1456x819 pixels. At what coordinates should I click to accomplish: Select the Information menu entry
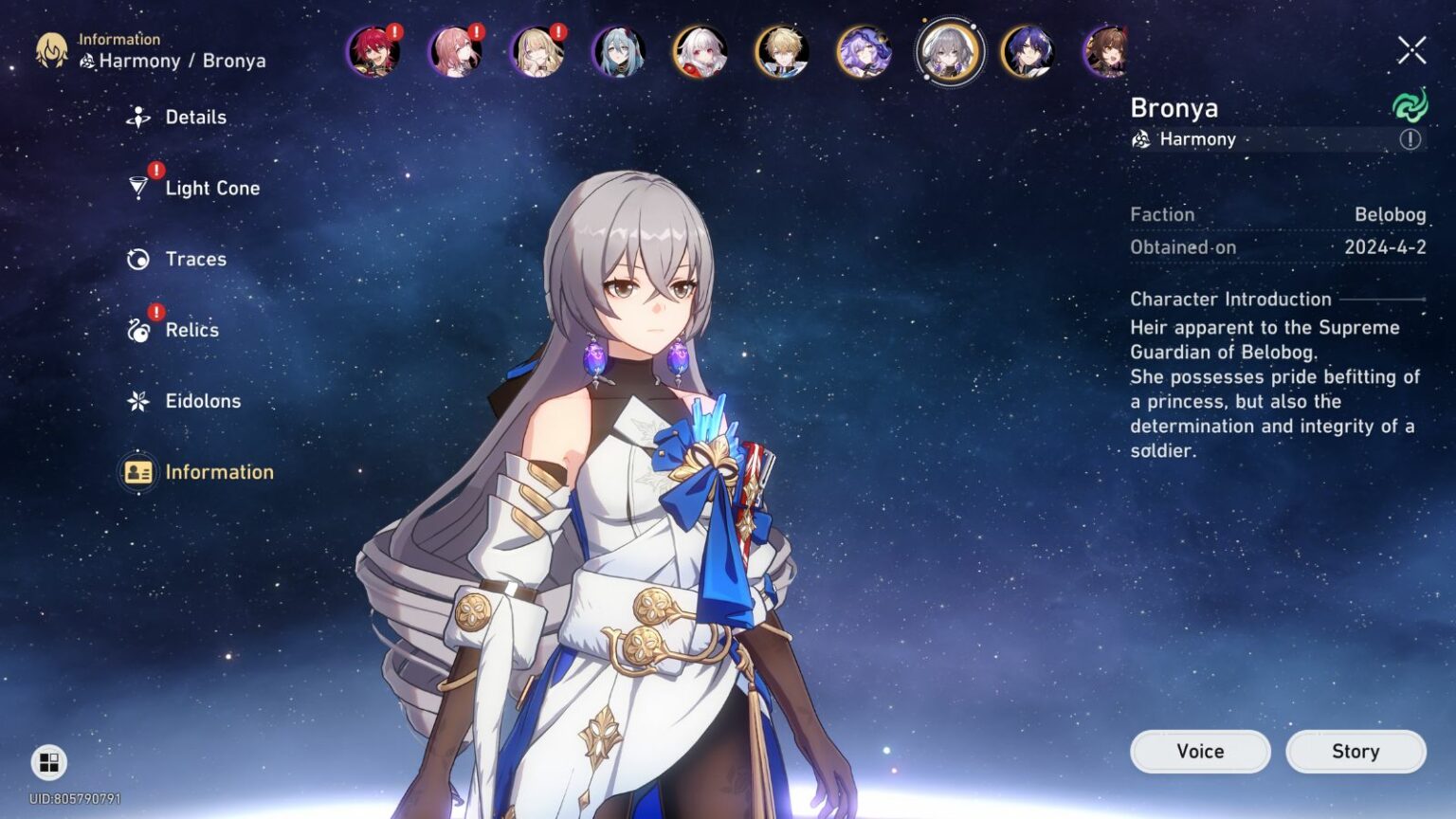click(218, 472)
